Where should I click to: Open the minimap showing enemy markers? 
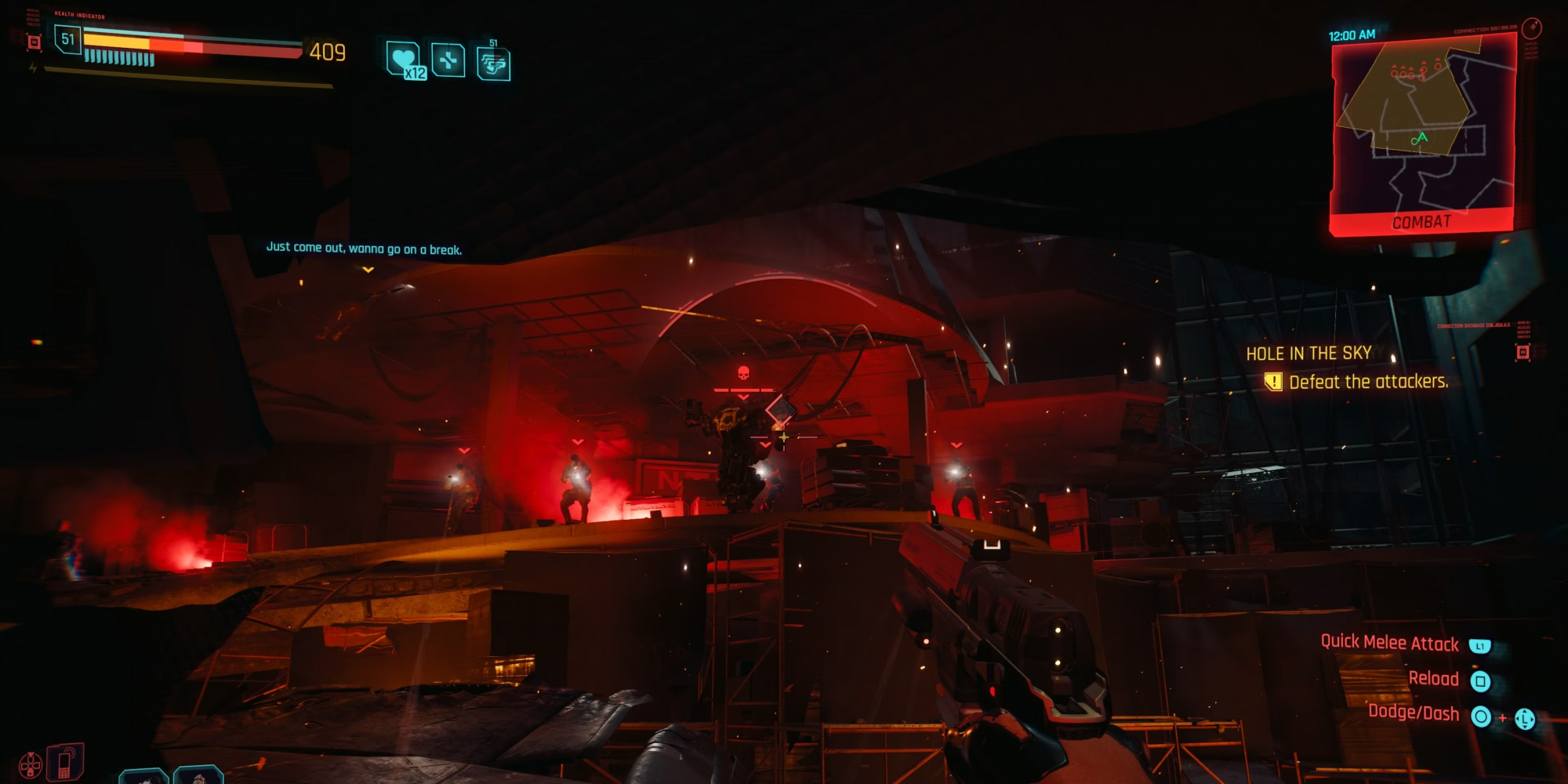1421,125
